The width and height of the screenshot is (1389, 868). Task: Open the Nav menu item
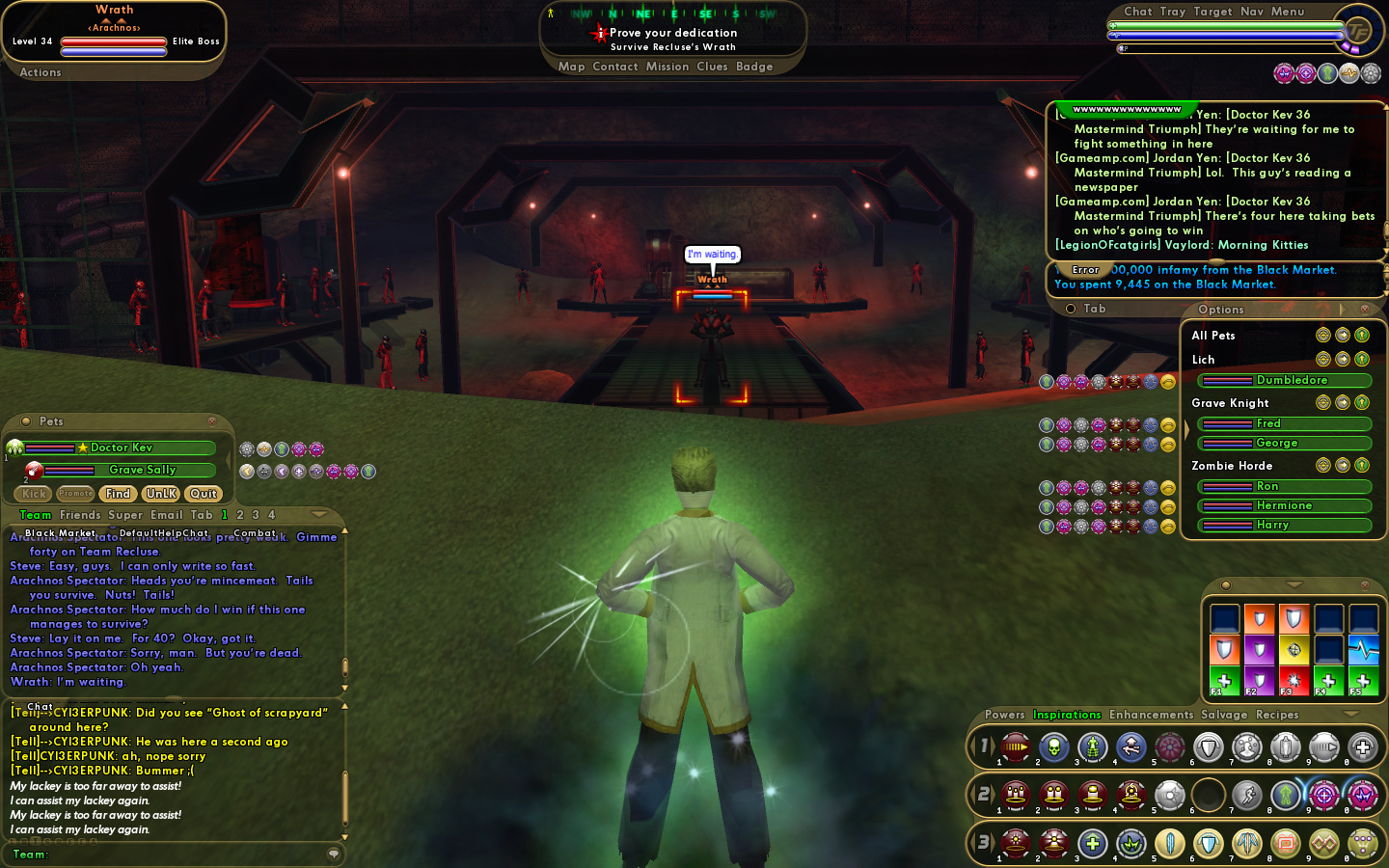click(1252, 12)
